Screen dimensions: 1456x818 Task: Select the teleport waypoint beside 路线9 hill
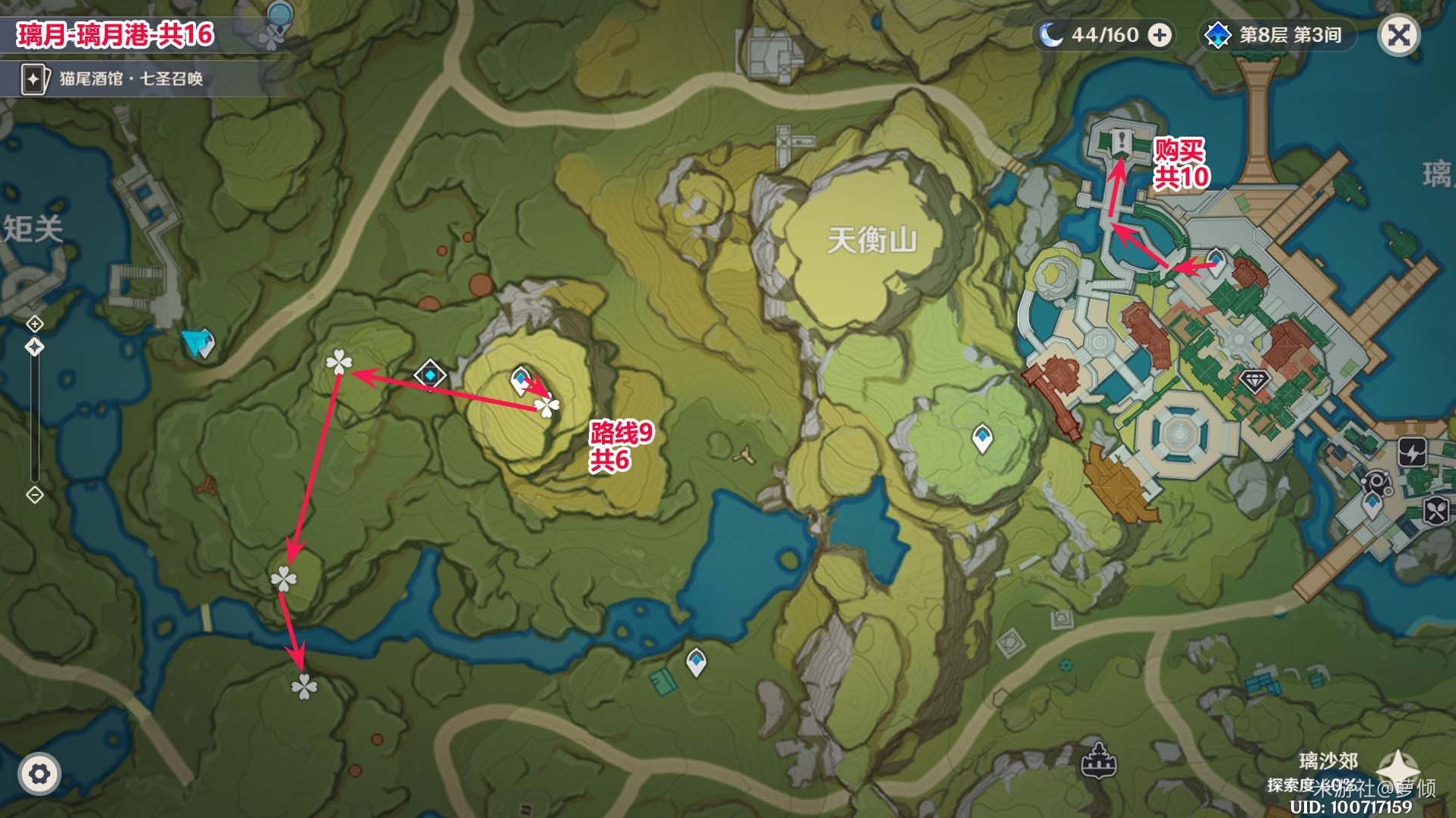(521, 379)
